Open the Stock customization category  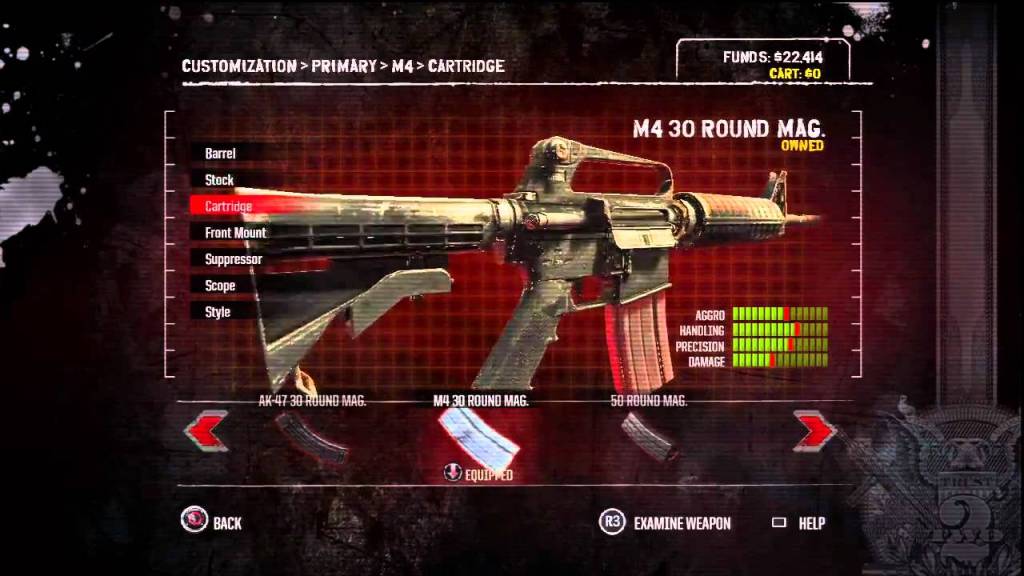pyautogui.click(x=220, y=180)
